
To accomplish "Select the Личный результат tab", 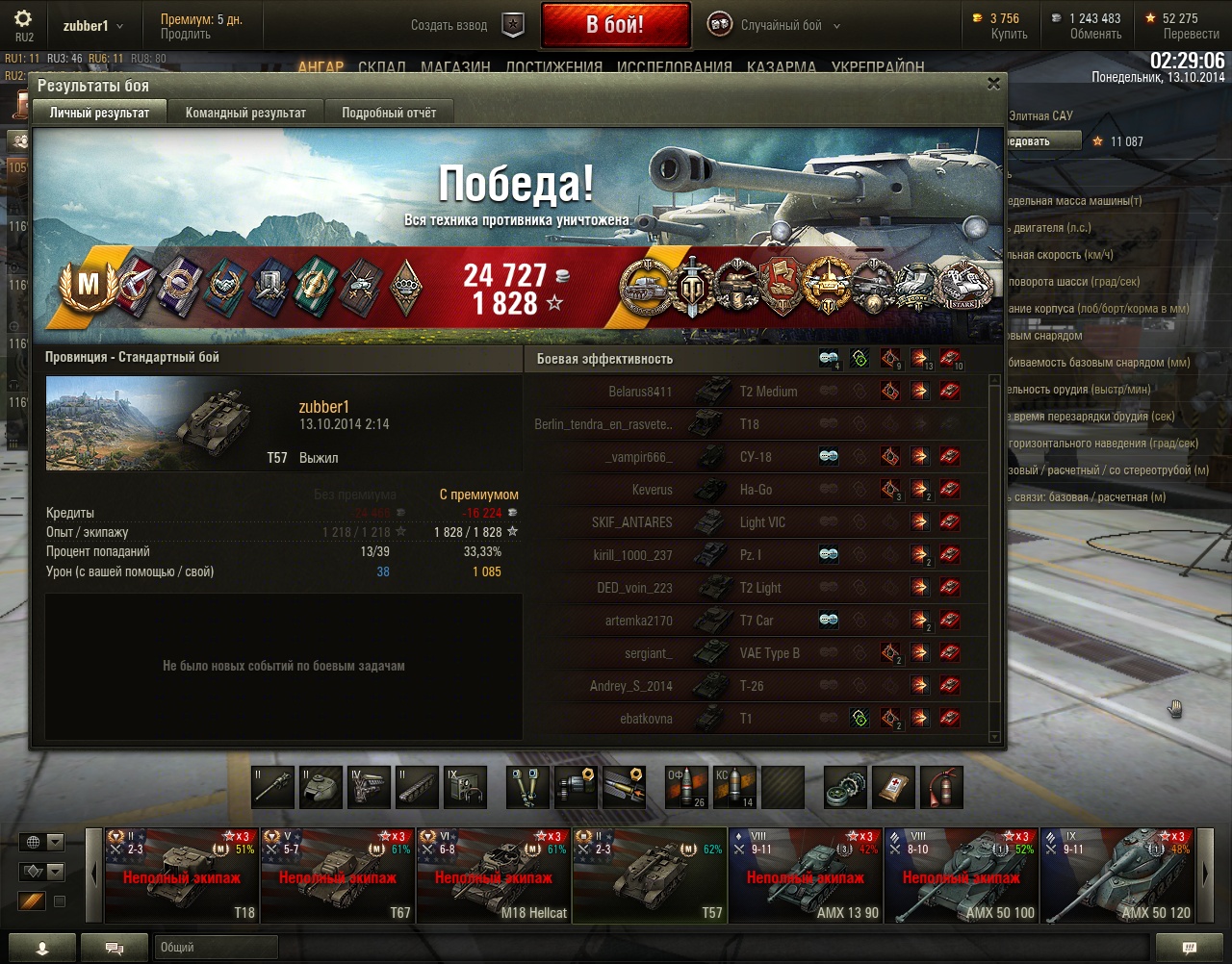I will (99, 113).
